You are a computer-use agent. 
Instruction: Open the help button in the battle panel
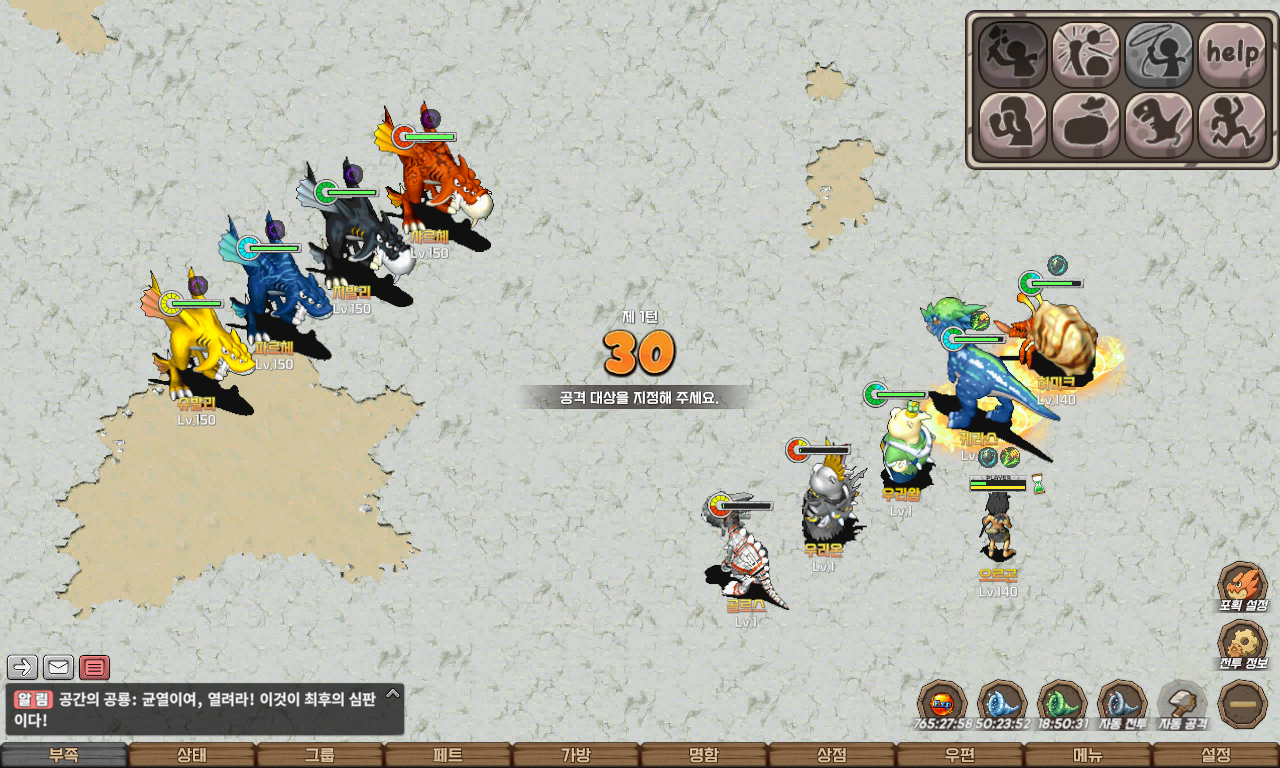pos(1231,54)
